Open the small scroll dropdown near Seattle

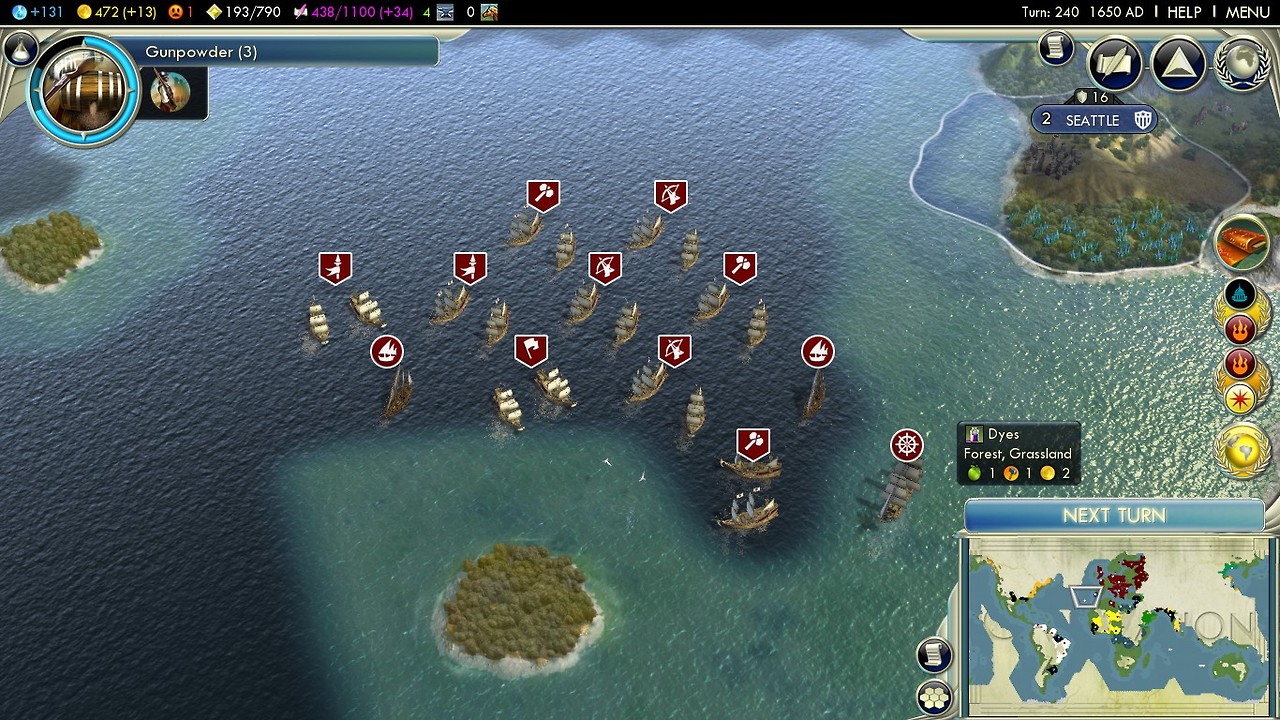point(1055,48)
